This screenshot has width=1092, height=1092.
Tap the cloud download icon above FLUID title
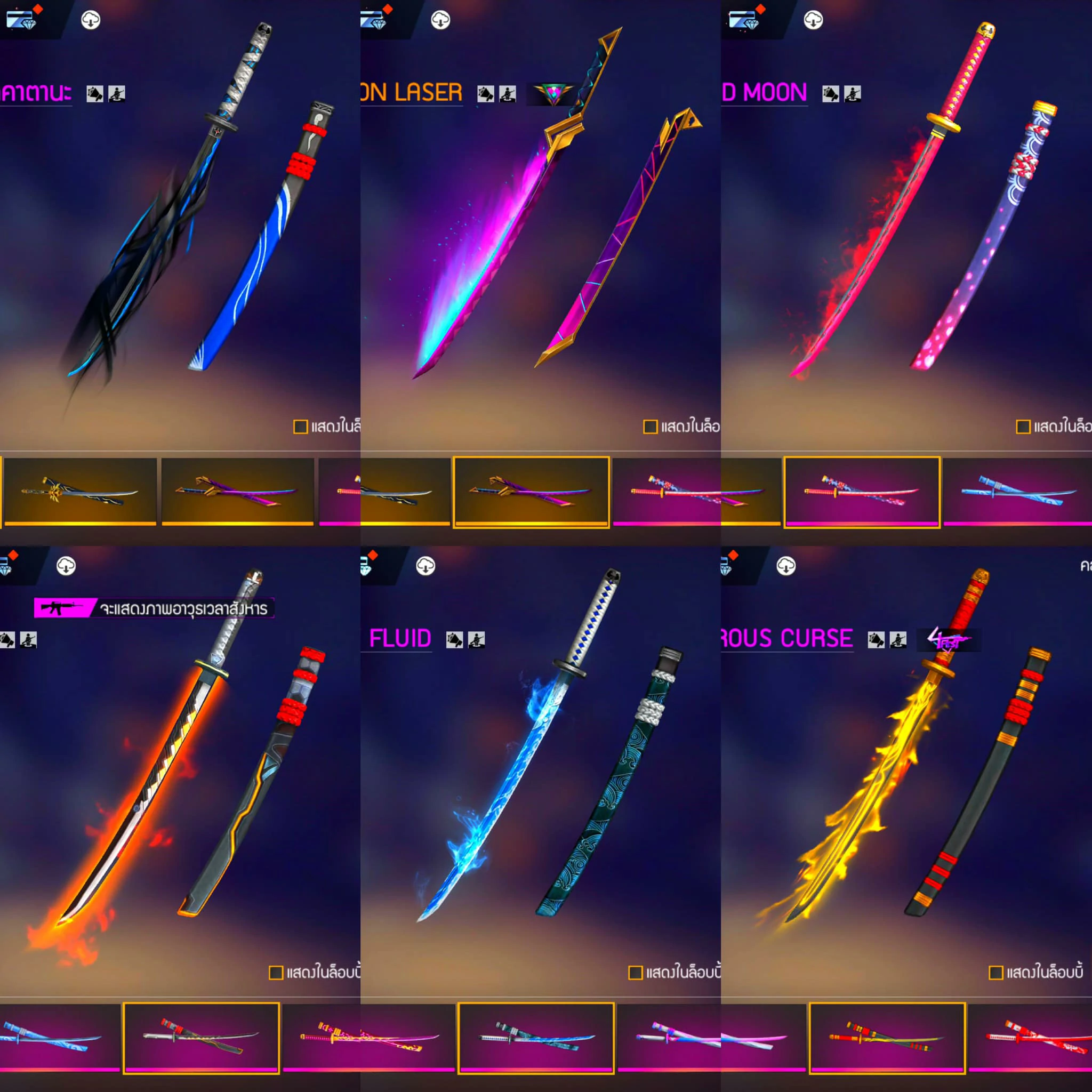(425, 566)
